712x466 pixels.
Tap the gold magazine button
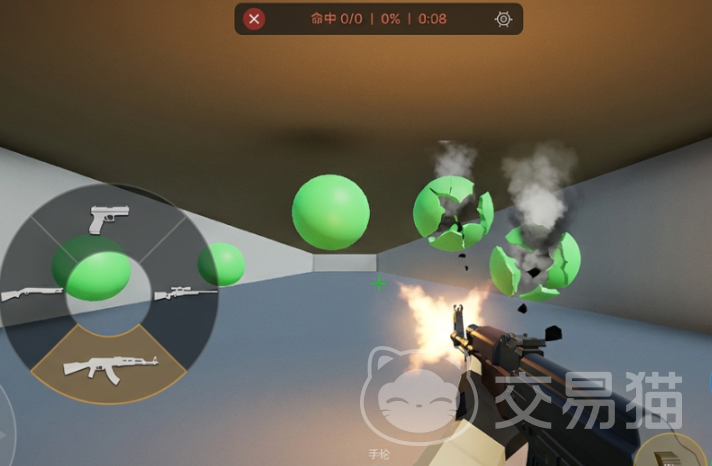point(674,452)
